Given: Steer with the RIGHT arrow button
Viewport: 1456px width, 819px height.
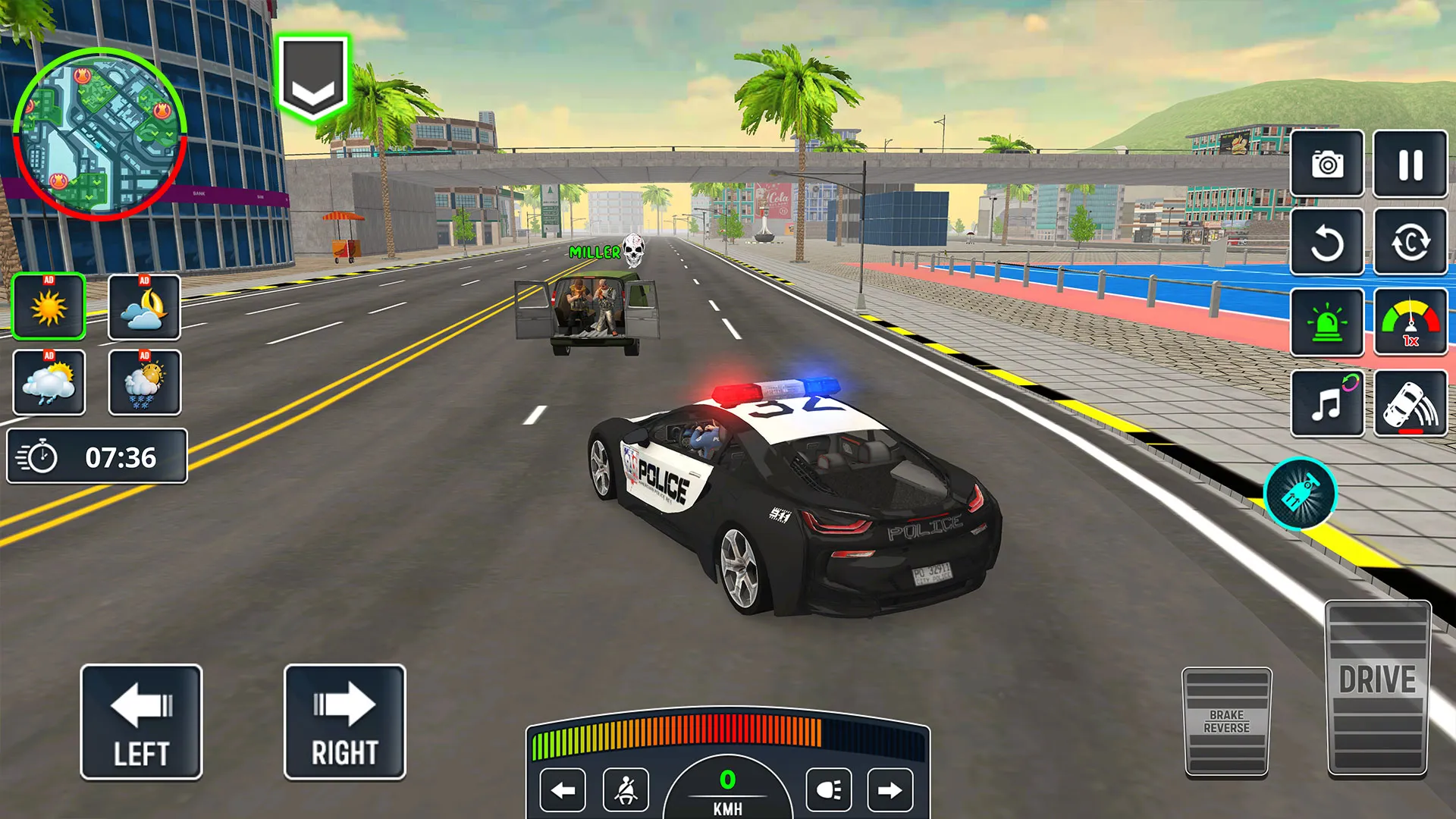Looking at the screenshot, I should tap(344, 722).
